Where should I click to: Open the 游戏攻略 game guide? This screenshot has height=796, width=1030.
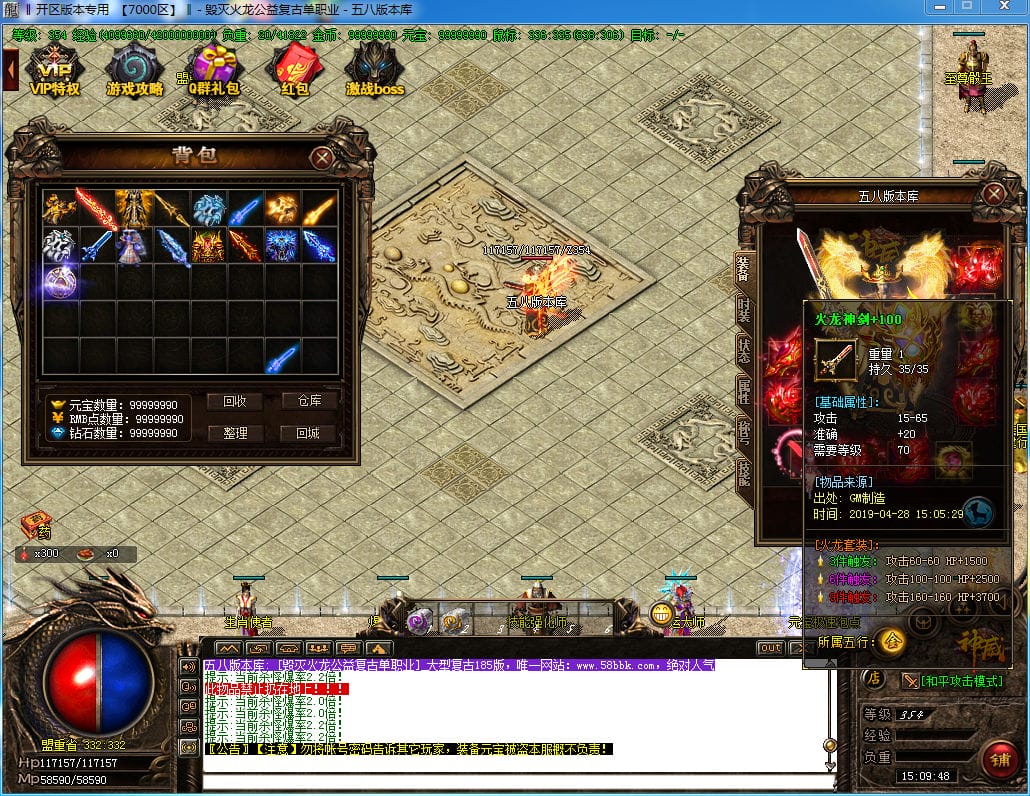[x=134, y=70]
